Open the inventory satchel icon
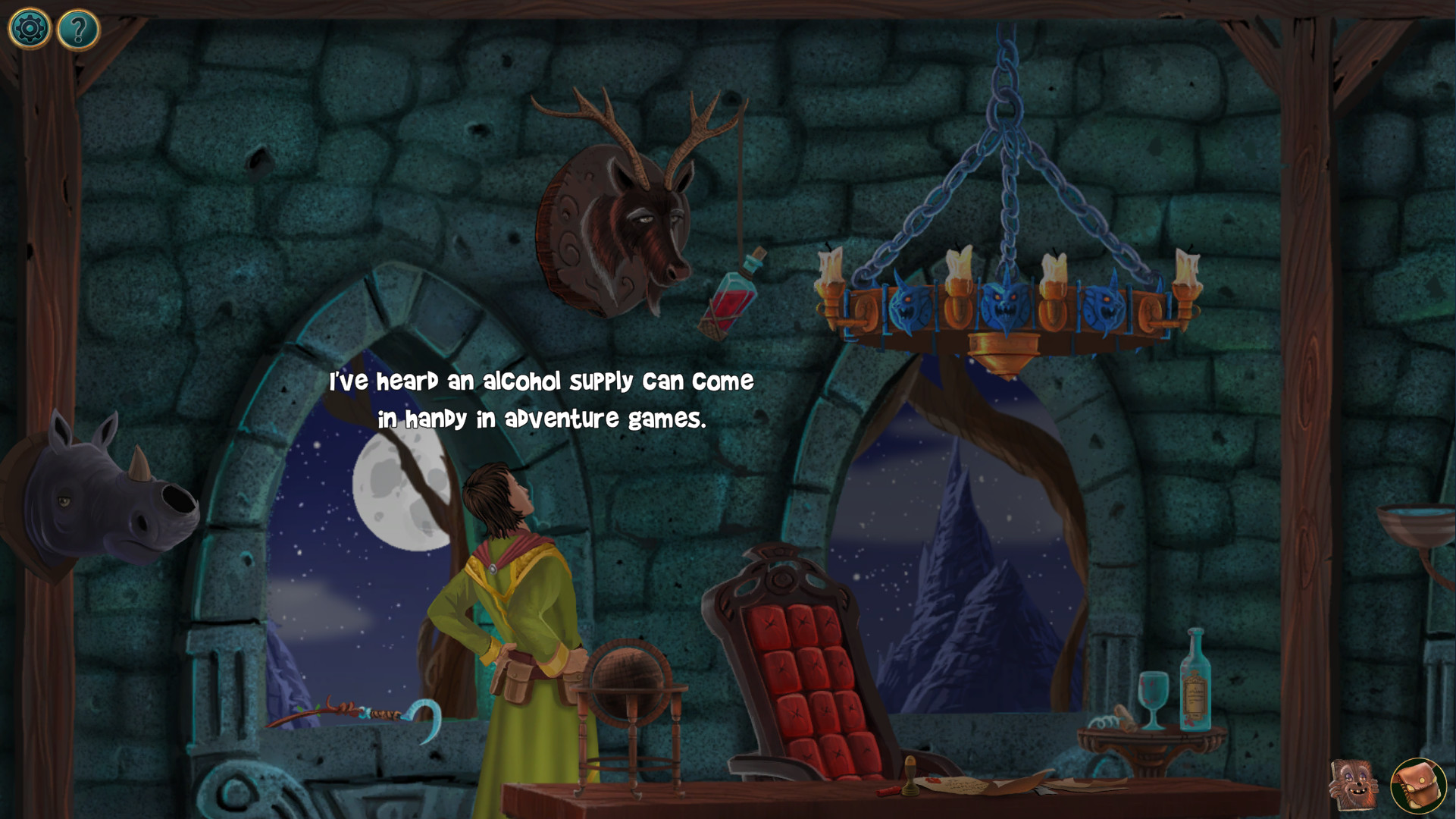 [x=1420, y=787]
